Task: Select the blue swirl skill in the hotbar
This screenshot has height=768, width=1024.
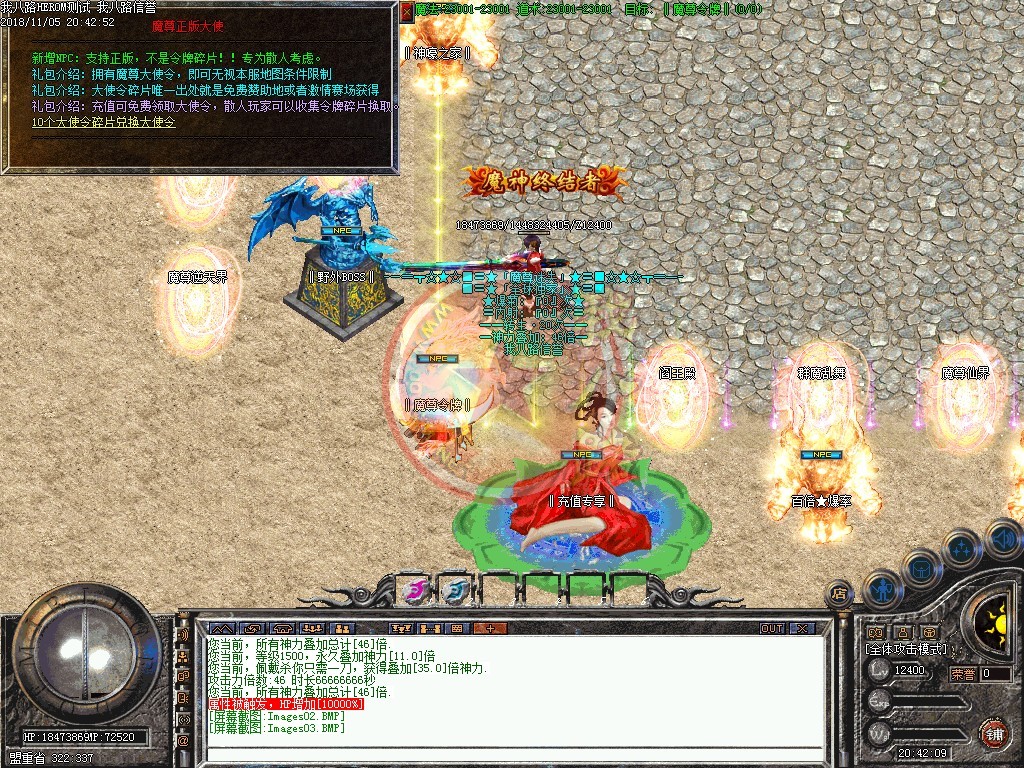Action: pyautogui.click(x=456, y=590)
